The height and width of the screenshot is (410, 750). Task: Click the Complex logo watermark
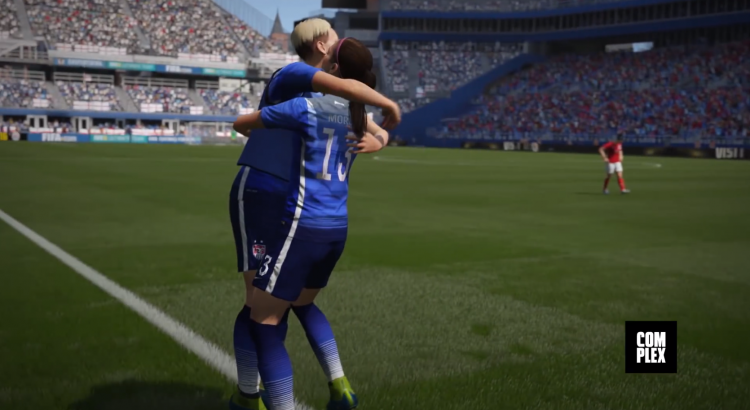pos(651,347)
